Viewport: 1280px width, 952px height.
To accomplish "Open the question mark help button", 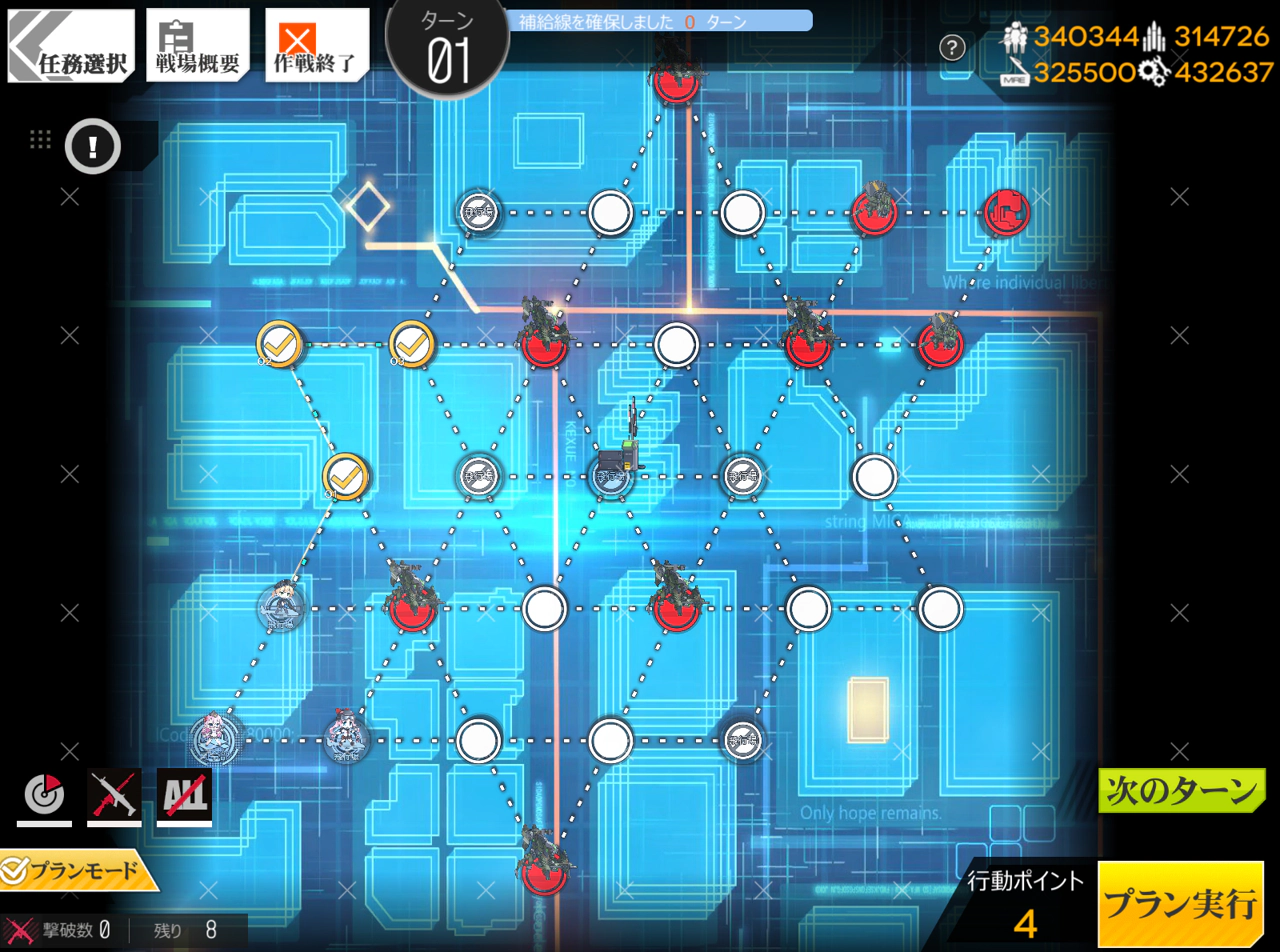I will click(953, 47).
